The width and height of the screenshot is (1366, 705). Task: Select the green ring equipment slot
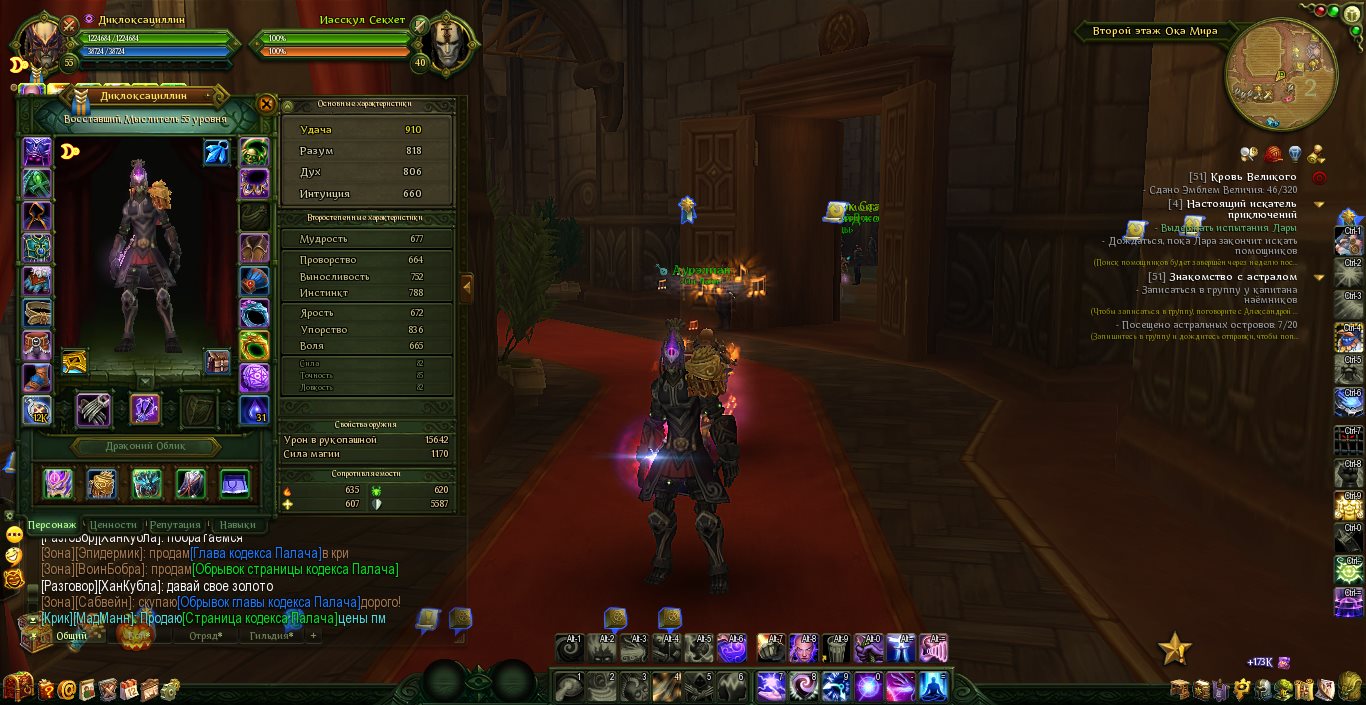(x=254, y=346)
